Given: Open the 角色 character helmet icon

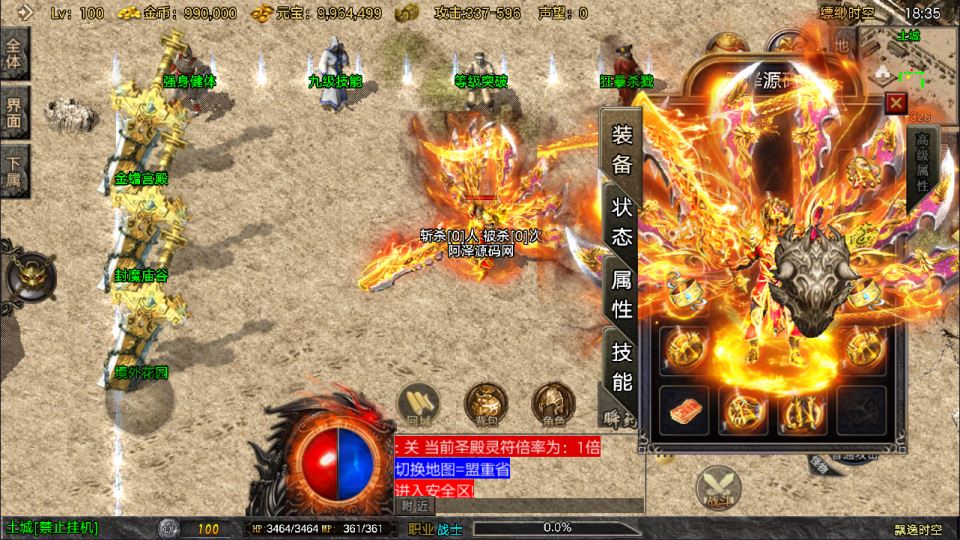Looking at the screenshot, I should tap(552, 403).
